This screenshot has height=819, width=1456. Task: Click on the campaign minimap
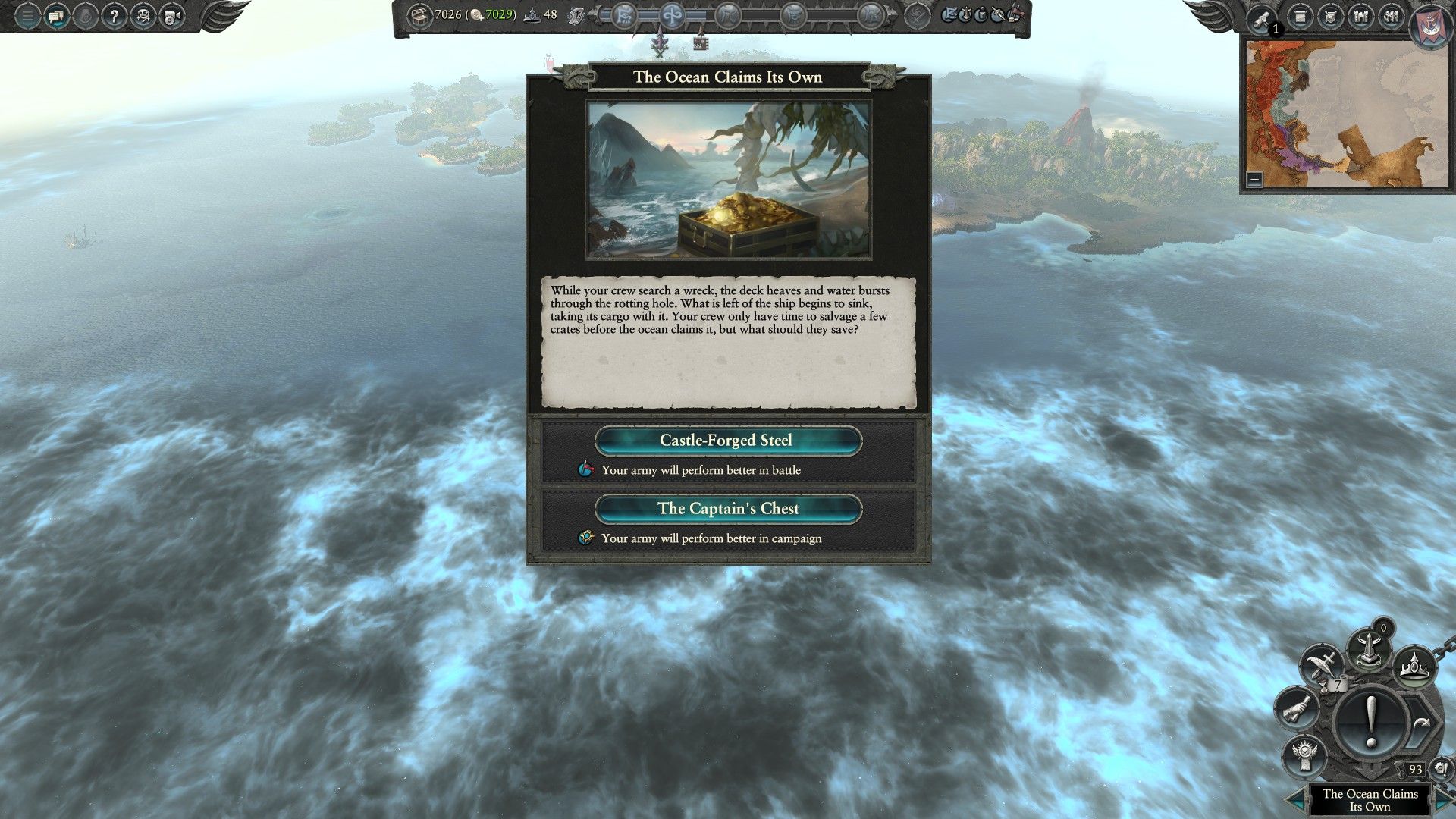click(1347, 114)
